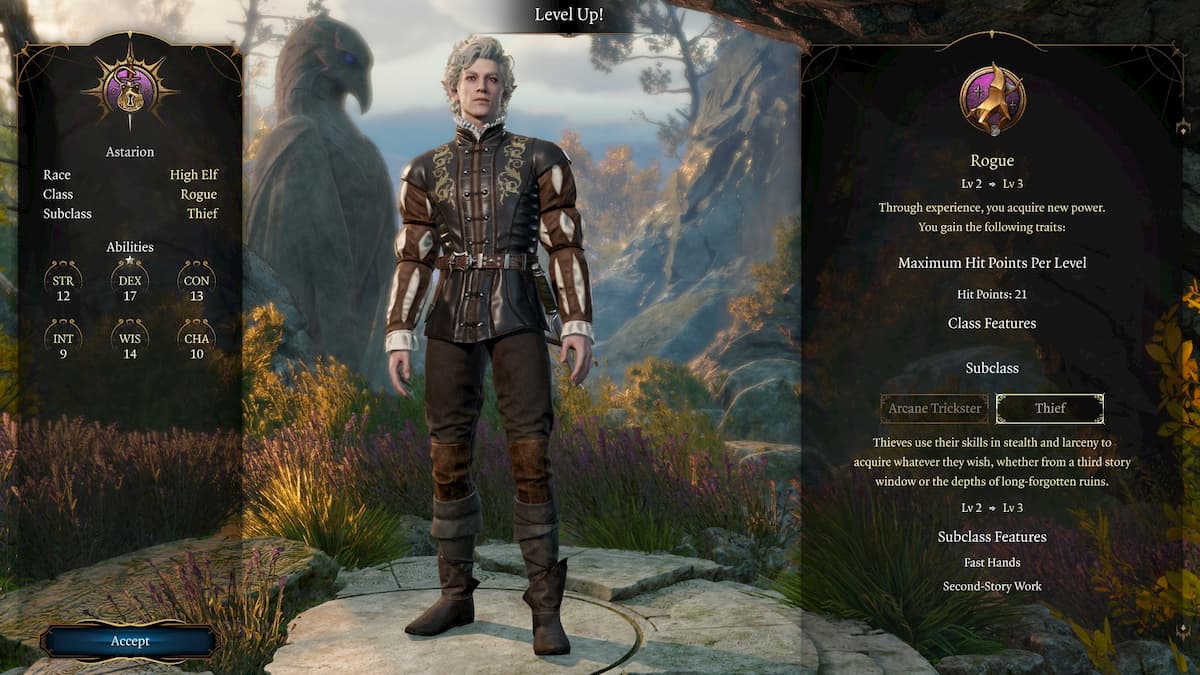Inspect the Second-Story Work feature
This screenshot has width=1200, height=675.
[x=991, y=586]
